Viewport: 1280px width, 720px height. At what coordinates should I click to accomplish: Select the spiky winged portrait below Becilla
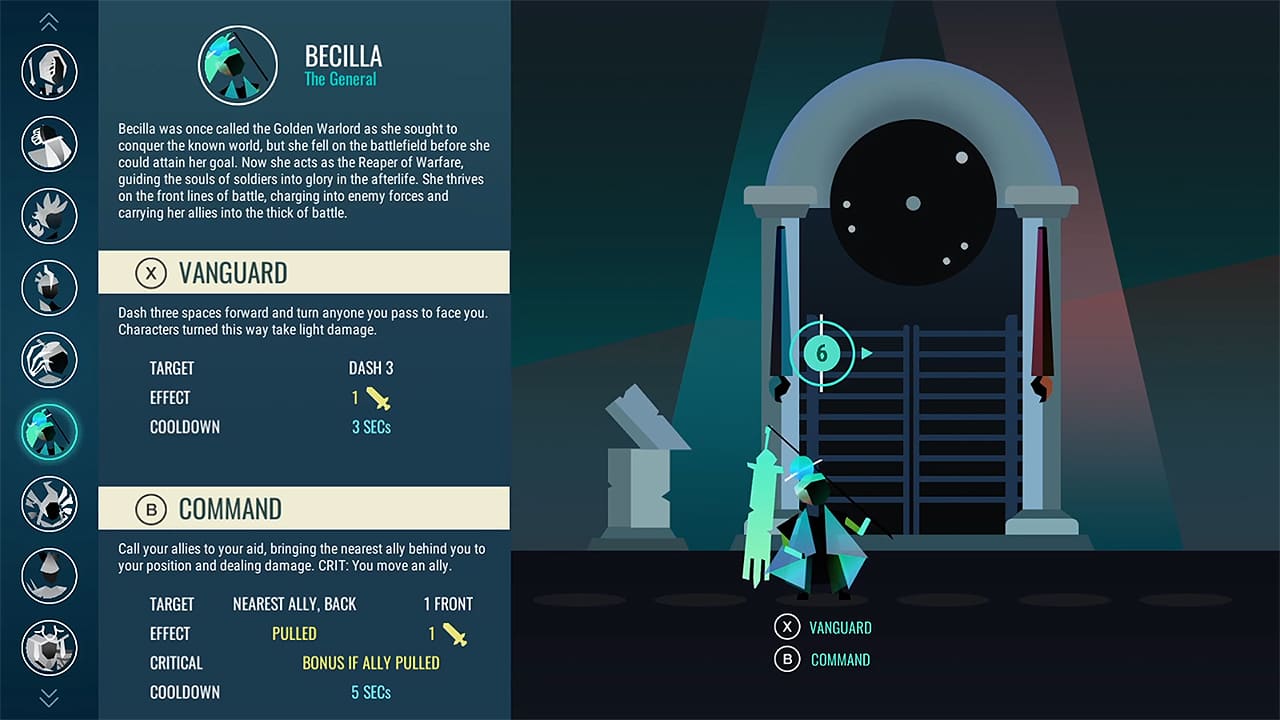click(49, 504)
